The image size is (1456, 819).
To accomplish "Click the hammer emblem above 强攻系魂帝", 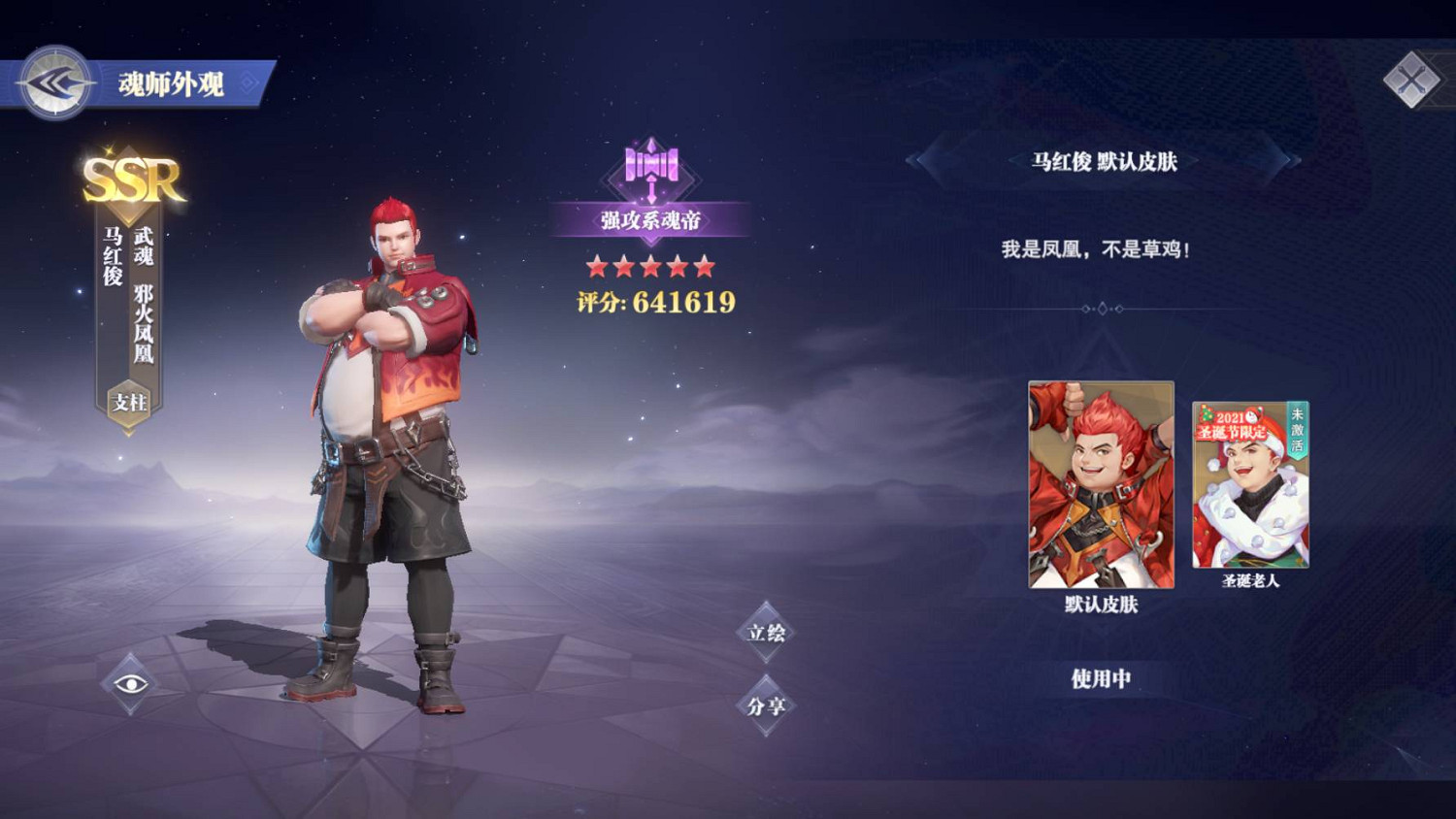I will (x=650, y=165).
